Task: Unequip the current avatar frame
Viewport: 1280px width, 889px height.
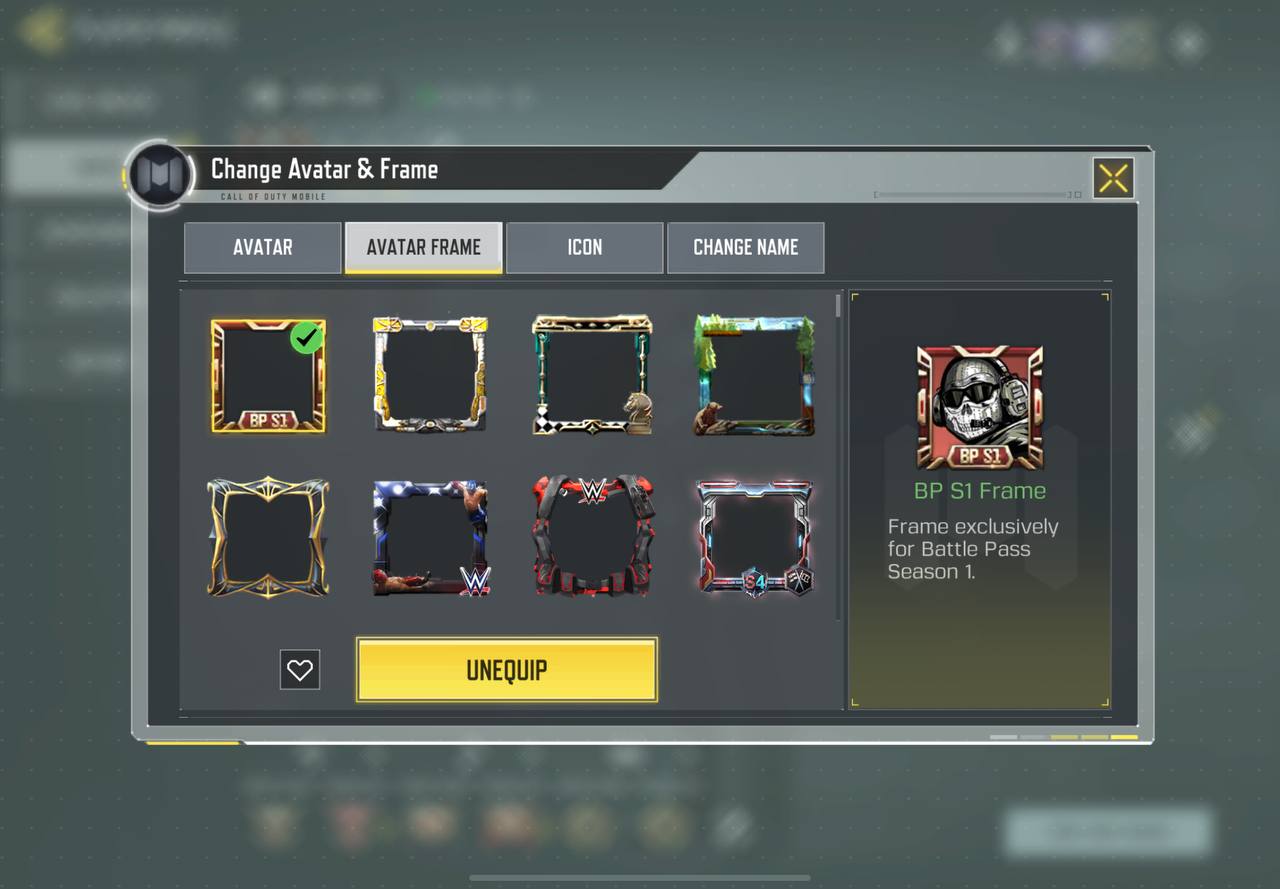Action: (506, 670)
